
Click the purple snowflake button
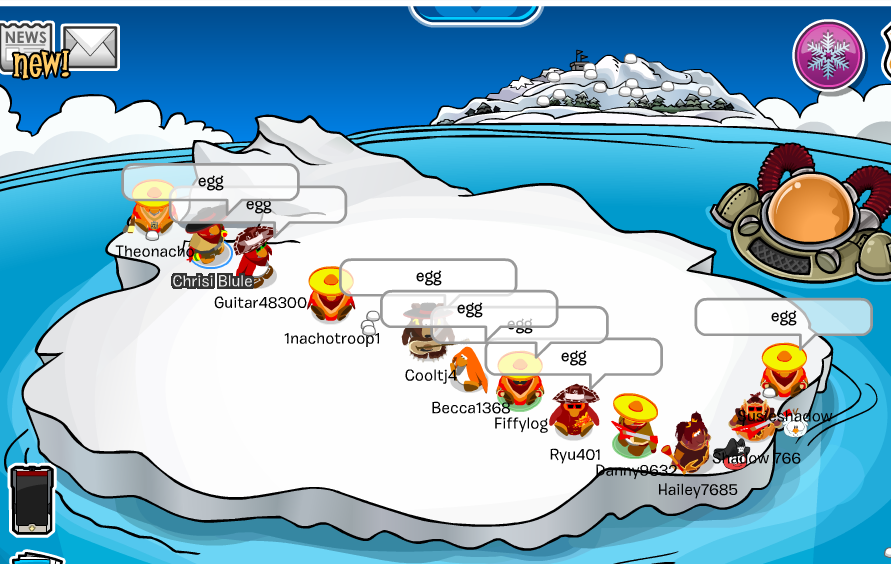click(828, 53)
